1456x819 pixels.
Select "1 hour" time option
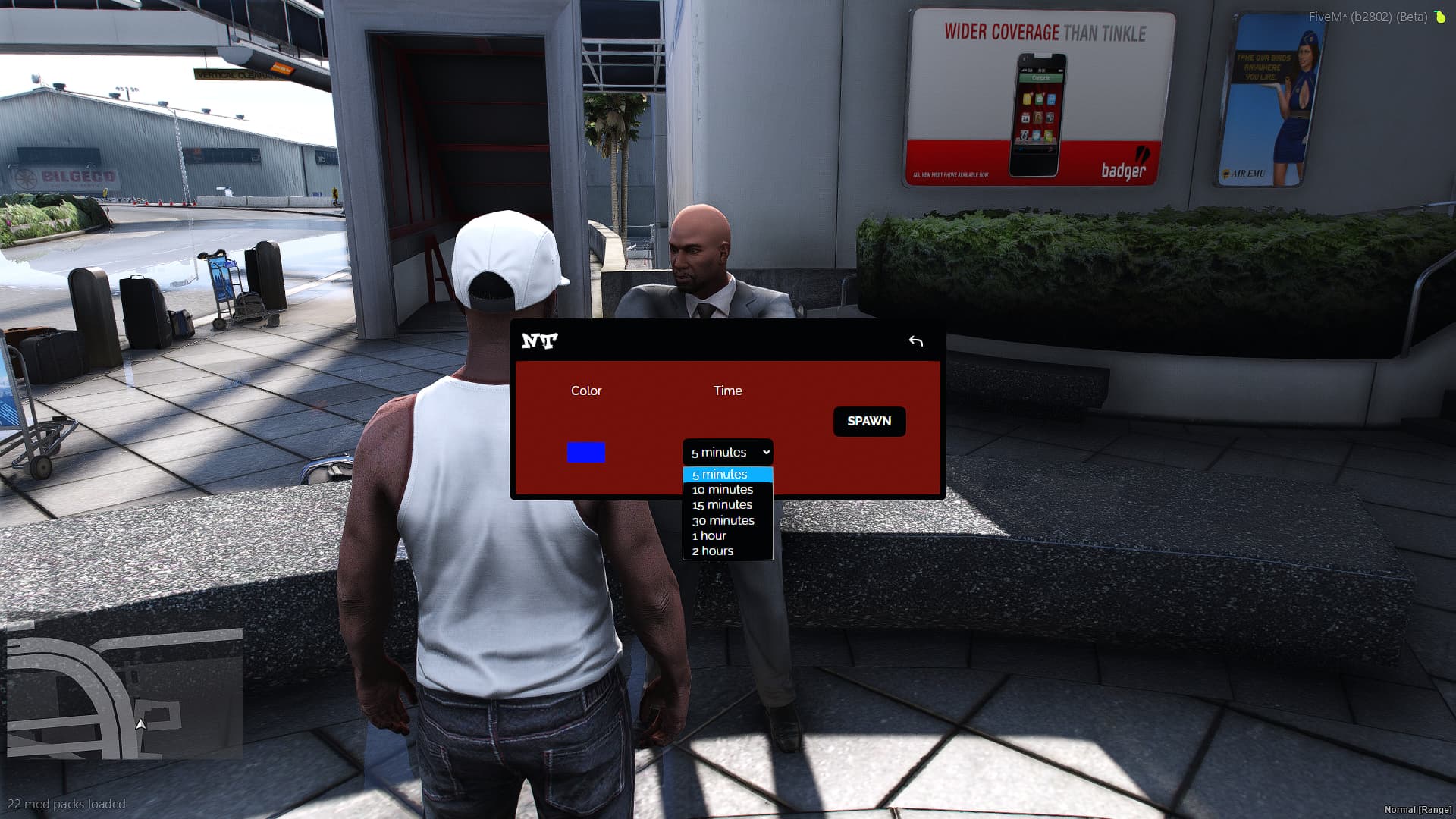point(708,535)
